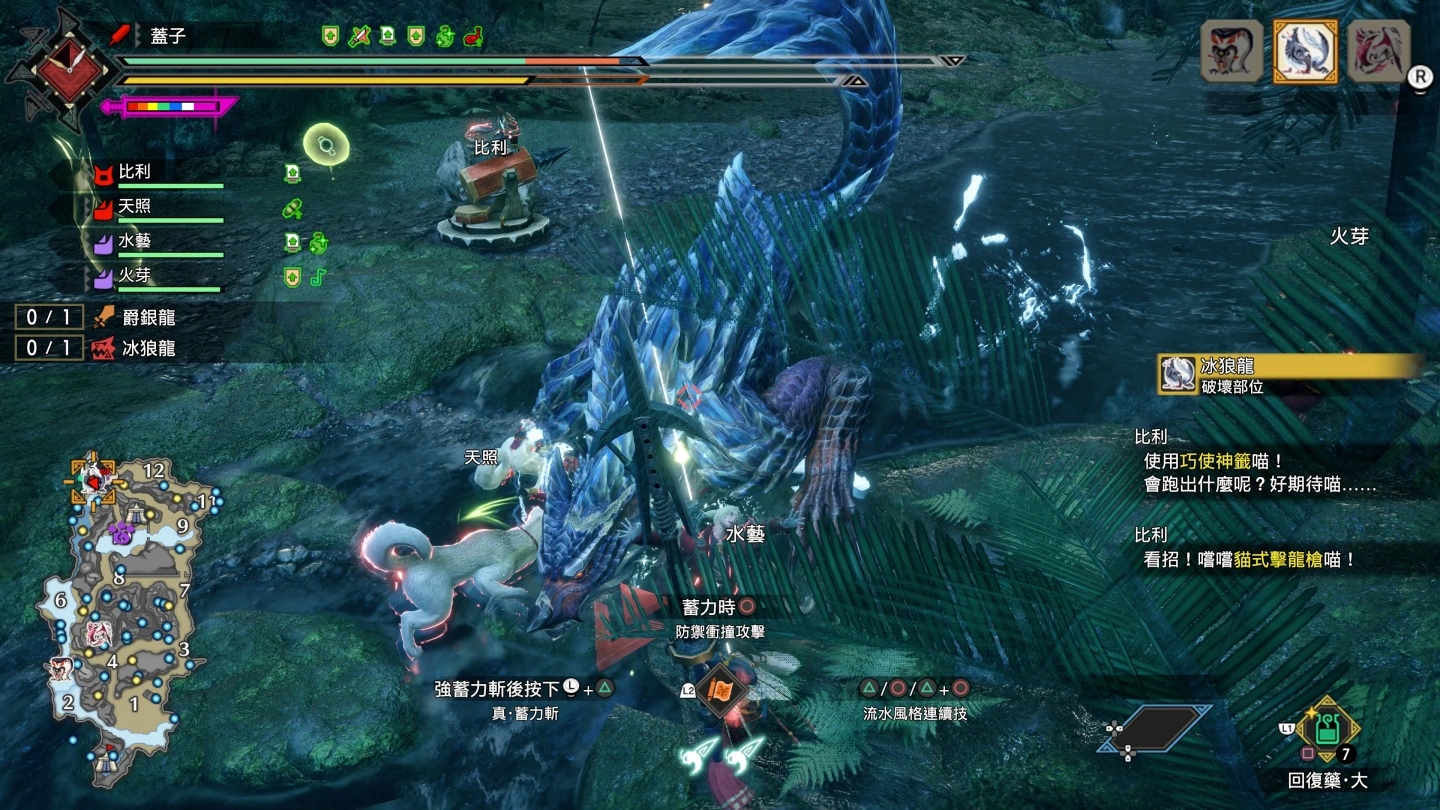Click the weapon sharpness gauge

(170, 105)
